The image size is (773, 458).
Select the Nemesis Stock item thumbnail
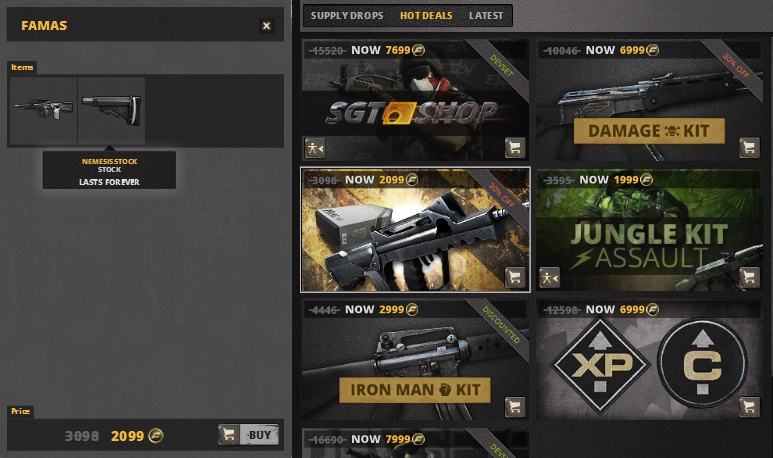[x=111, y=109]
